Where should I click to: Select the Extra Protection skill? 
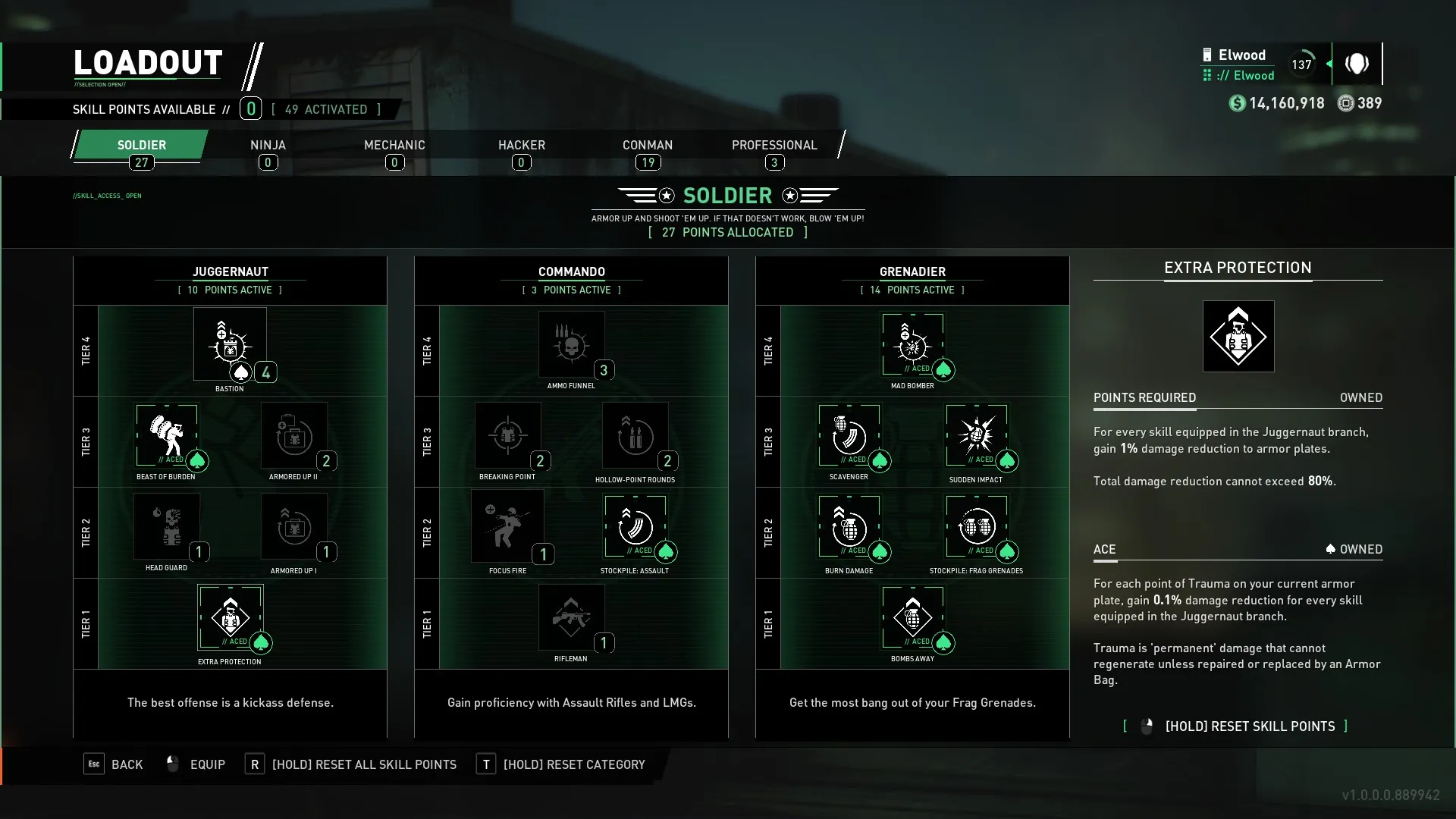point(230,617)
